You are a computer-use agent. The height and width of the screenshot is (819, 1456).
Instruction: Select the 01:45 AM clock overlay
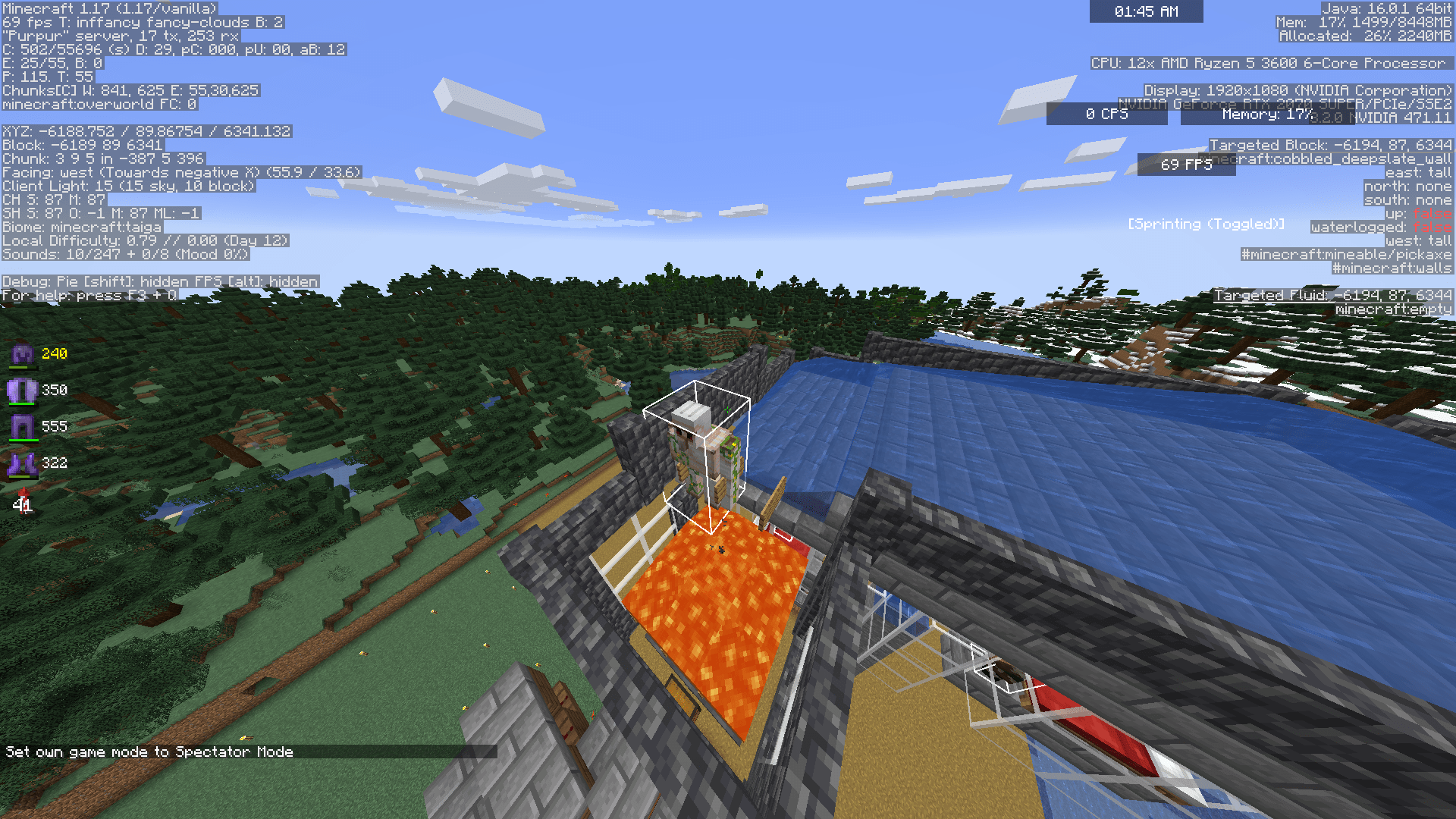tap(1146, 11)
